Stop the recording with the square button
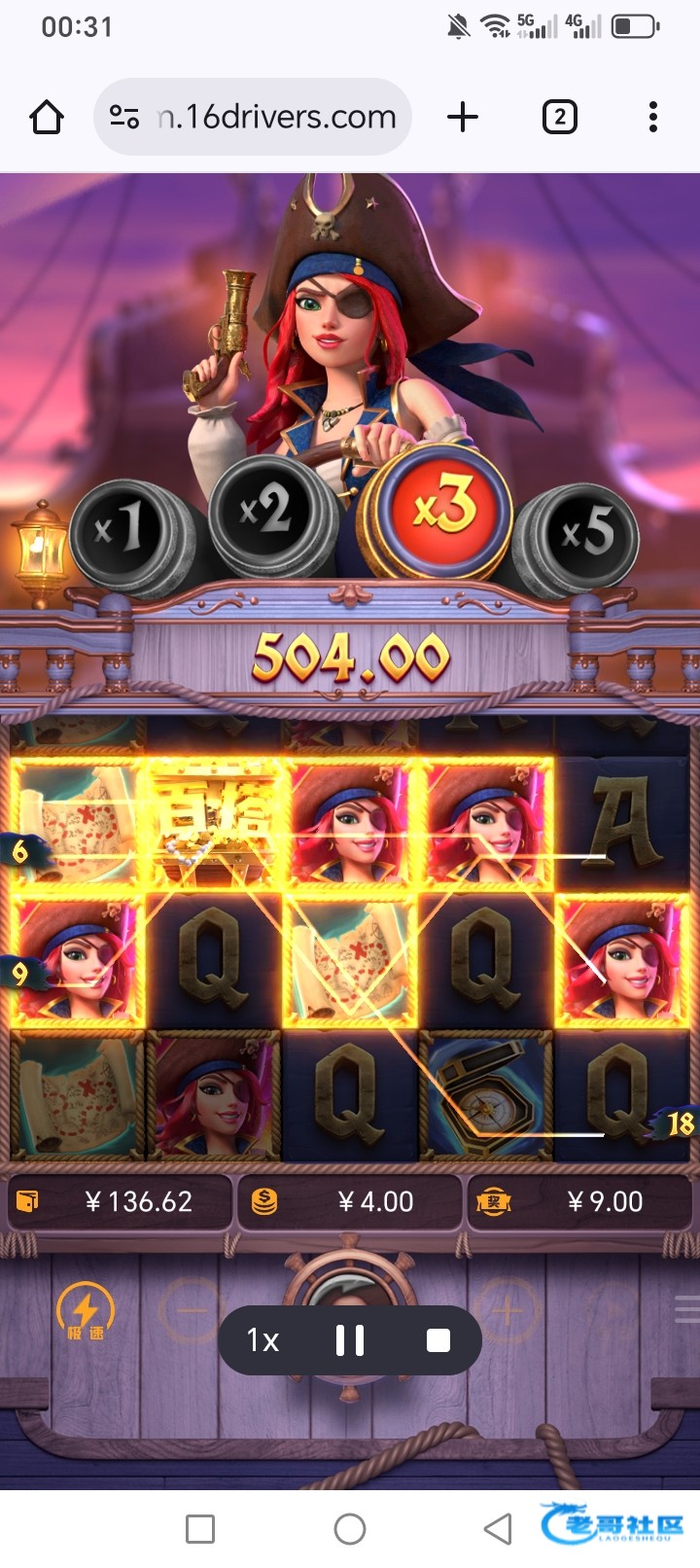 click(x=438, y=1340)
